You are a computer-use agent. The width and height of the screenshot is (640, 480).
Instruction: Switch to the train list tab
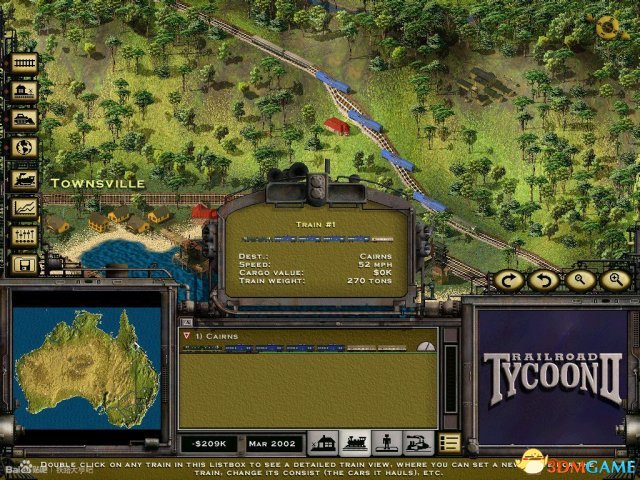[353, 442]
